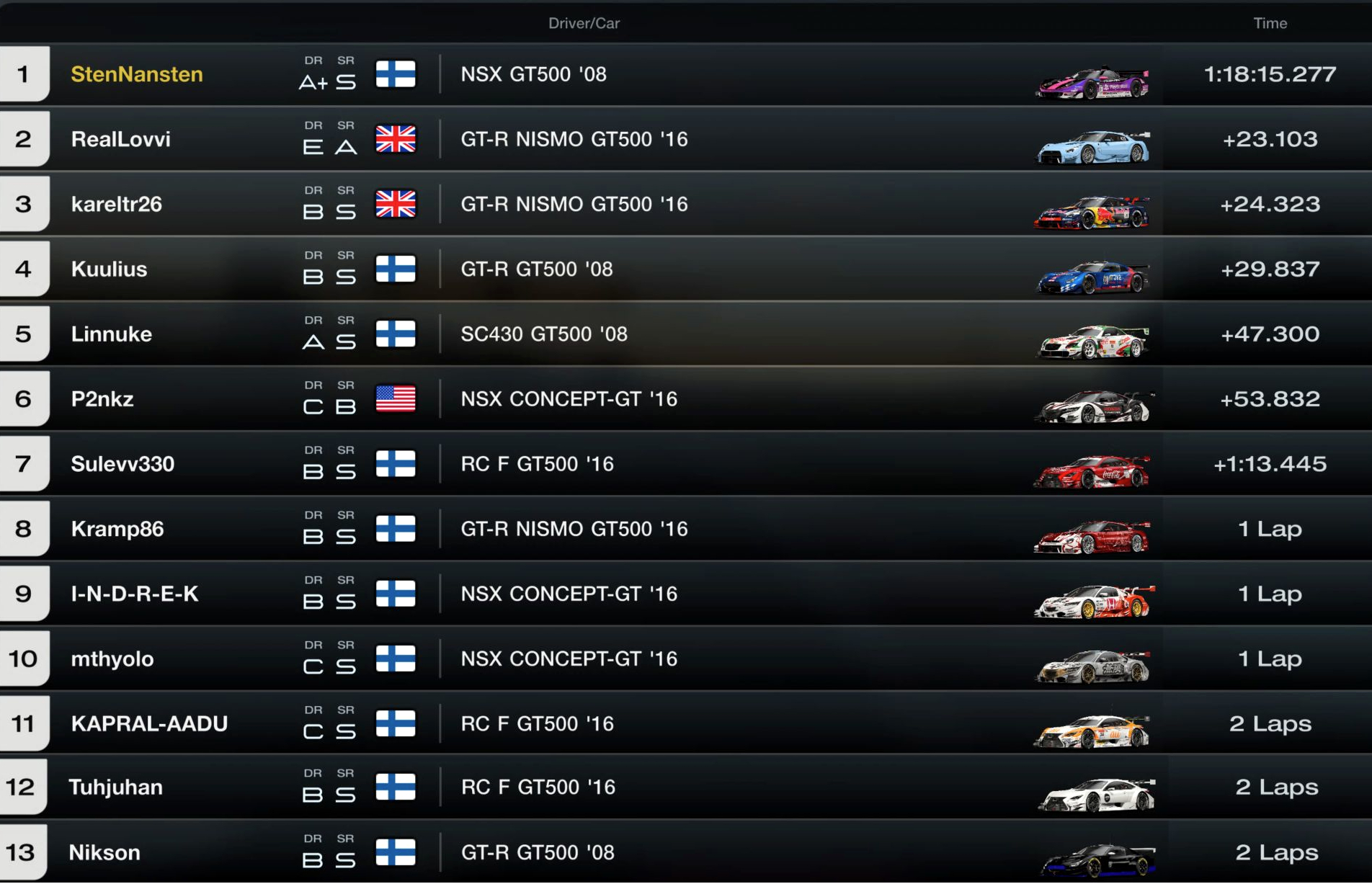The image size is (1372, 884).
Task: Select StenNansten's first place row
Action: [137, 74]
